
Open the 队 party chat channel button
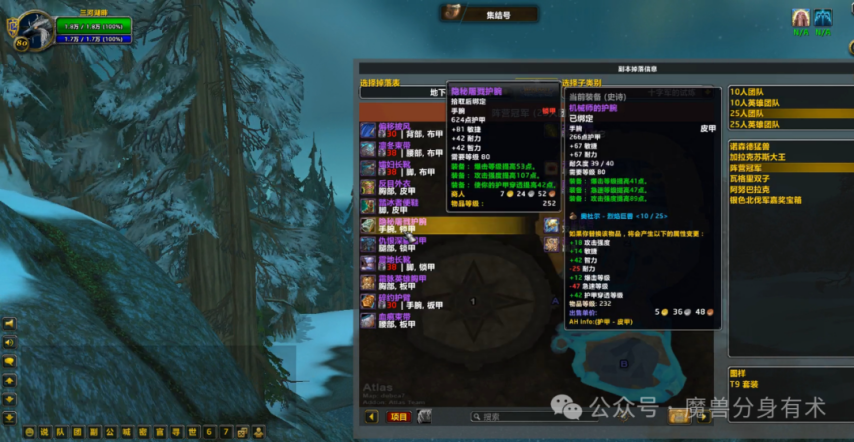click(x=58, y=432)
